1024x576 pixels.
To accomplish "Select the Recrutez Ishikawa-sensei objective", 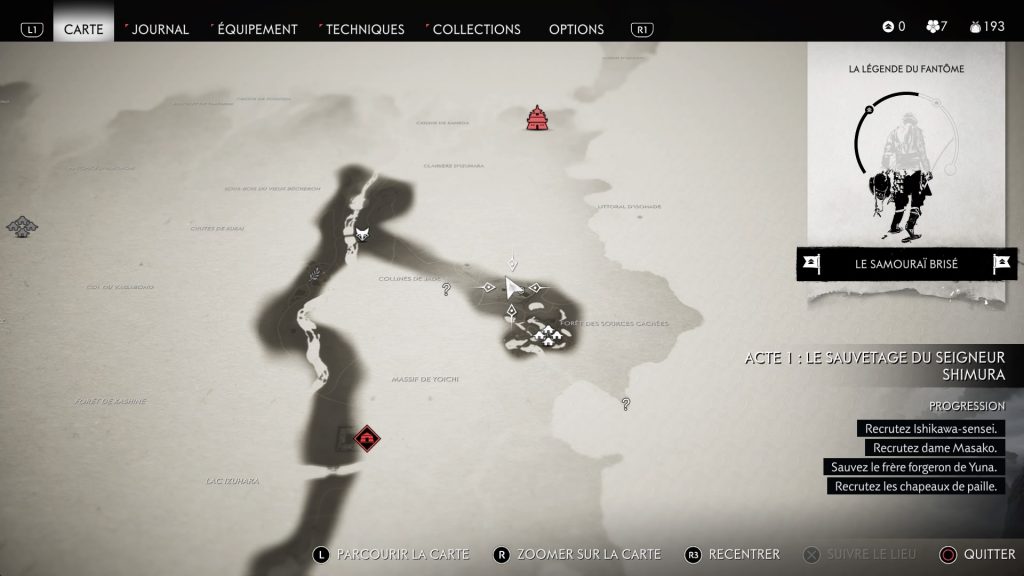I will [x=930, y=428].
